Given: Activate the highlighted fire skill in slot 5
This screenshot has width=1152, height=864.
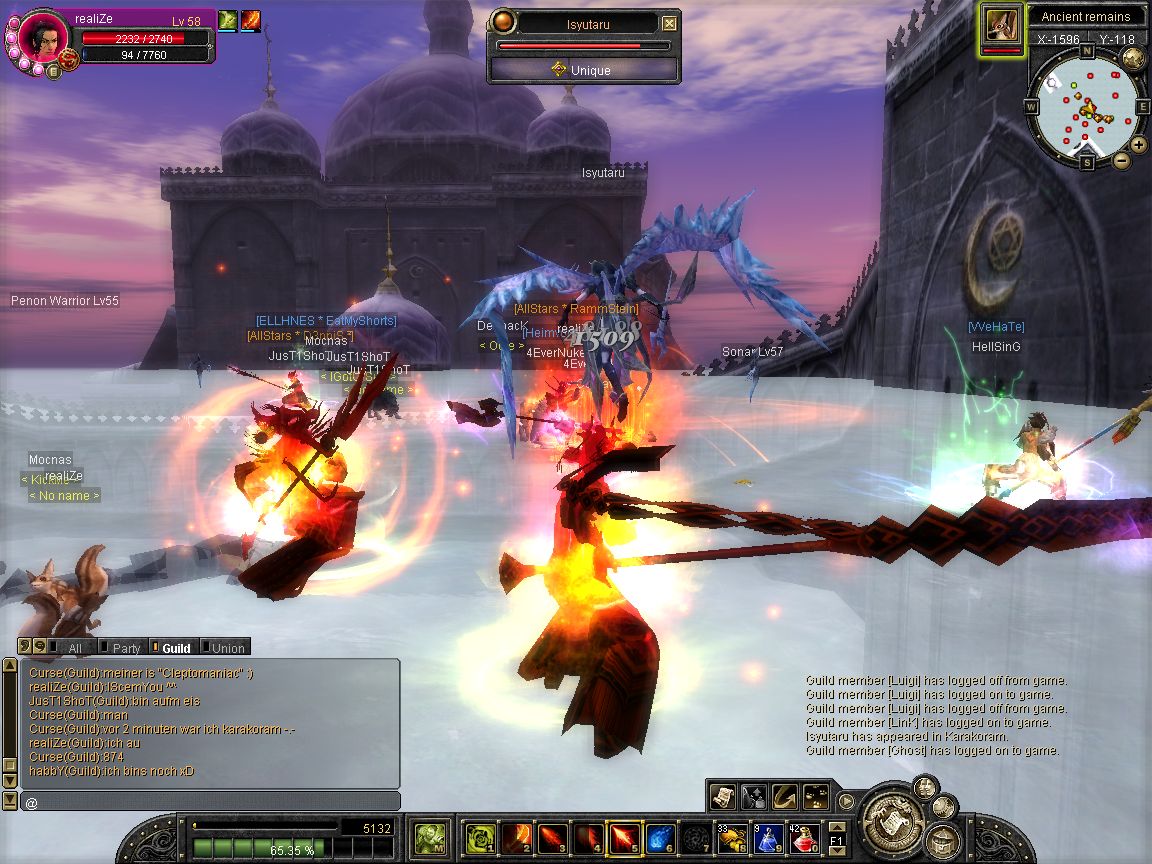Looking at the screenshot, I should pos(623,838).
